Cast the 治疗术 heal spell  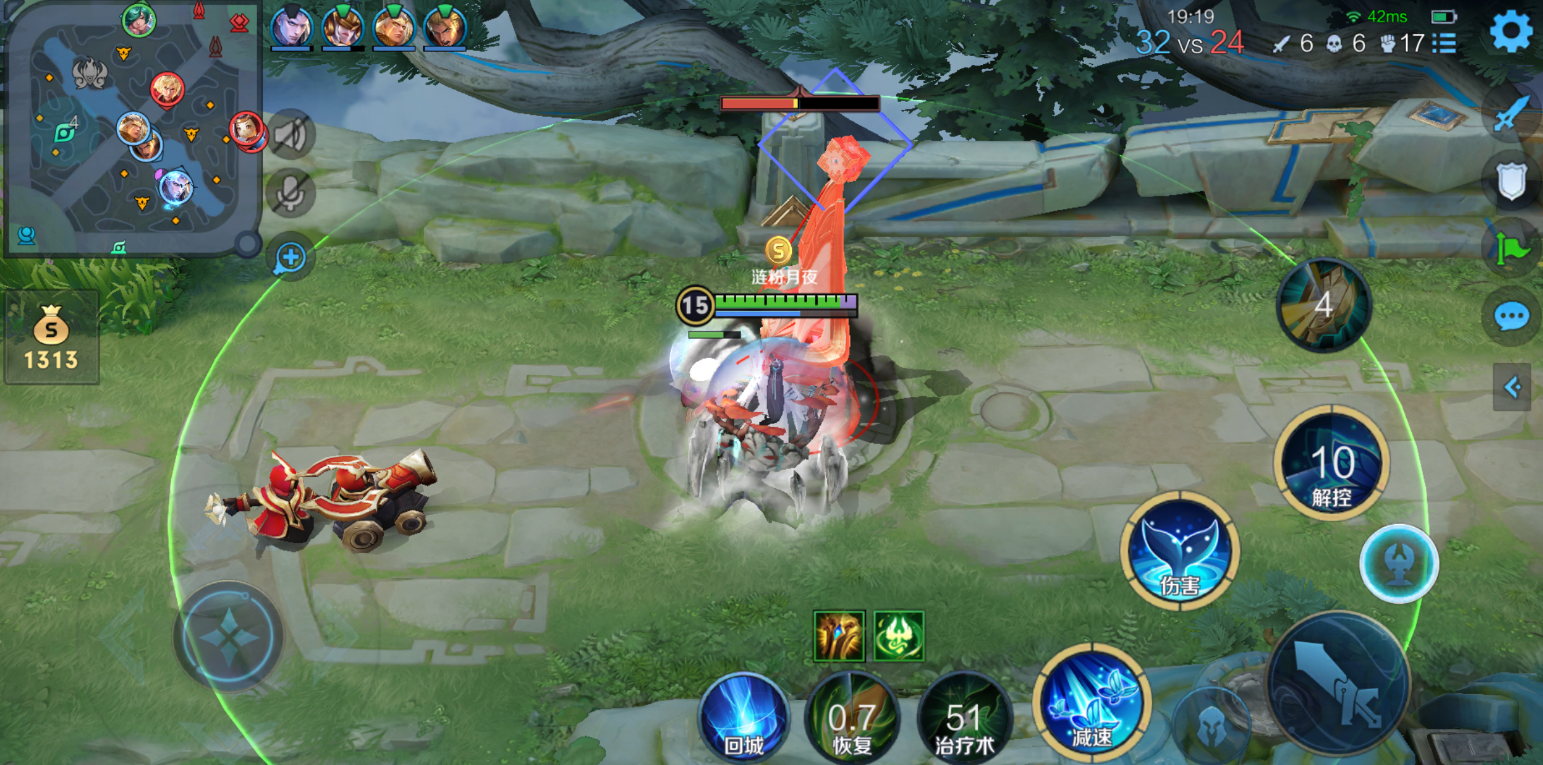[x=963, y=718]
